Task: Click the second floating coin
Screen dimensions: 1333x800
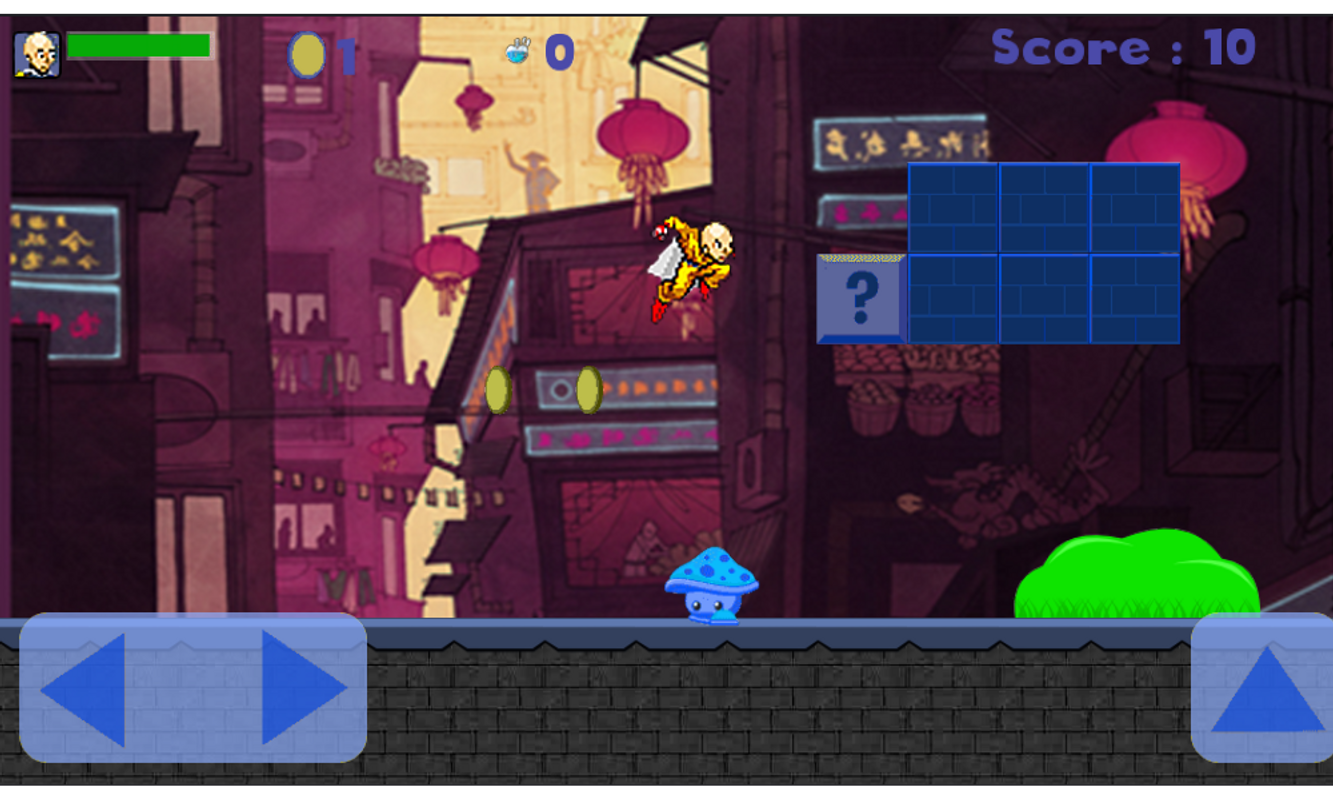Action: [x=588, y=387]
